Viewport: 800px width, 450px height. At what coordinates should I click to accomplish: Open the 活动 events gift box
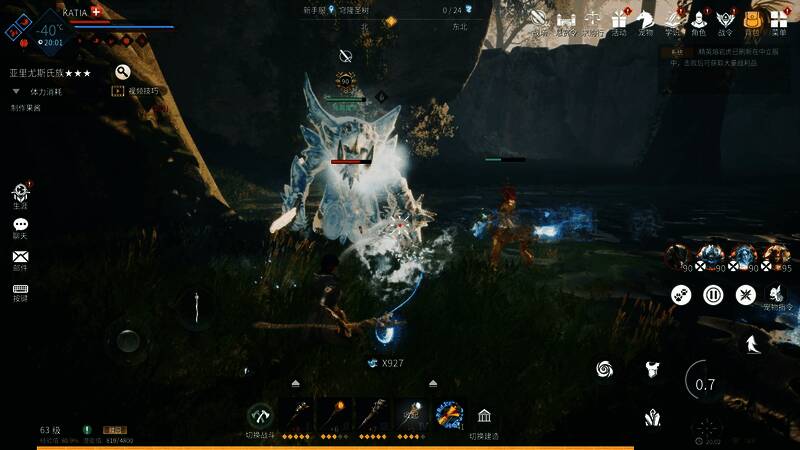tap(619, 19)
